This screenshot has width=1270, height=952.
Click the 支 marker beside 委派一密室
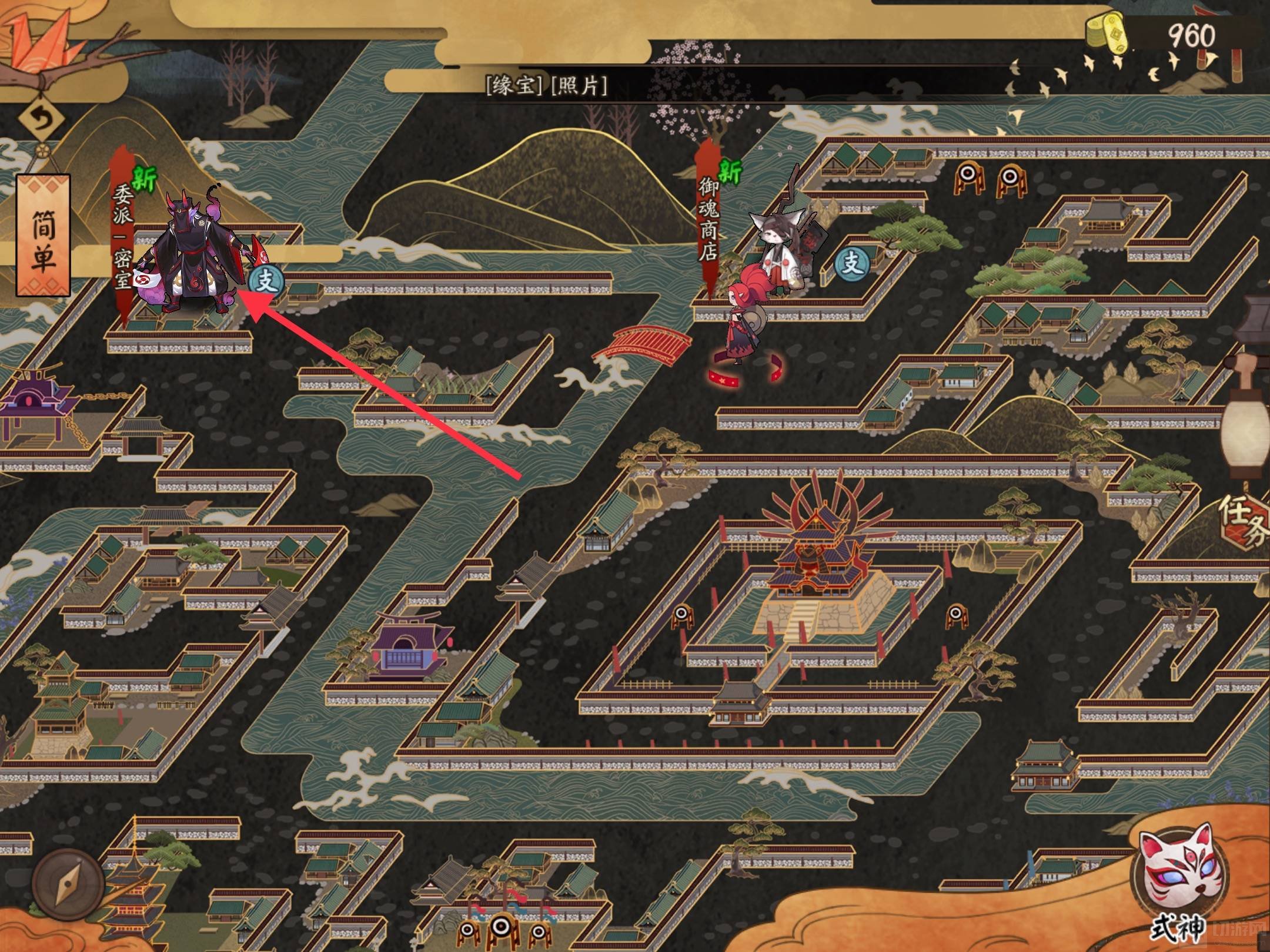pos(266,281)
